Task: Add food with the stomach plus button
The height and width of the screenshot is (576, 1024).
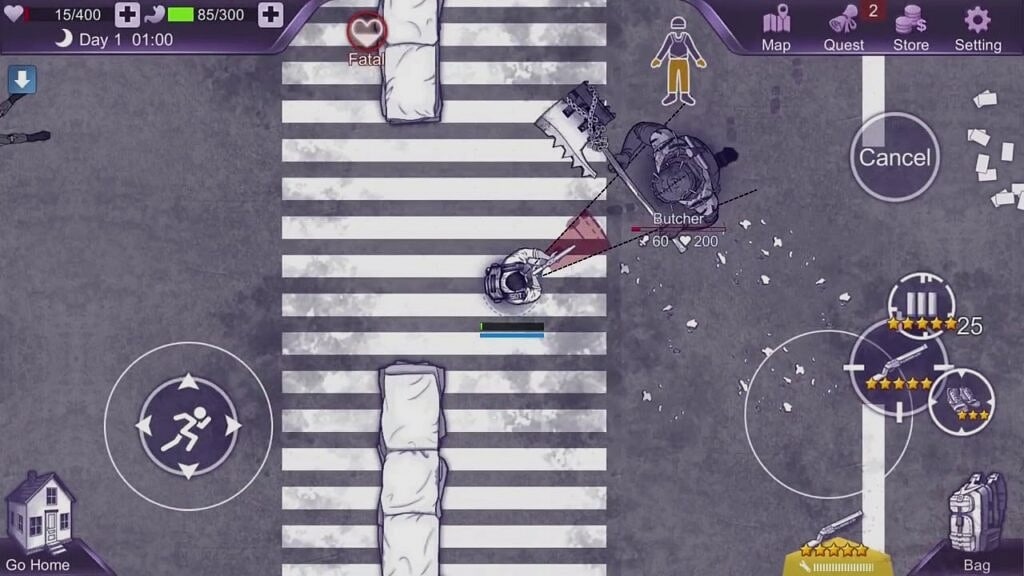Action: click(270, 15)
